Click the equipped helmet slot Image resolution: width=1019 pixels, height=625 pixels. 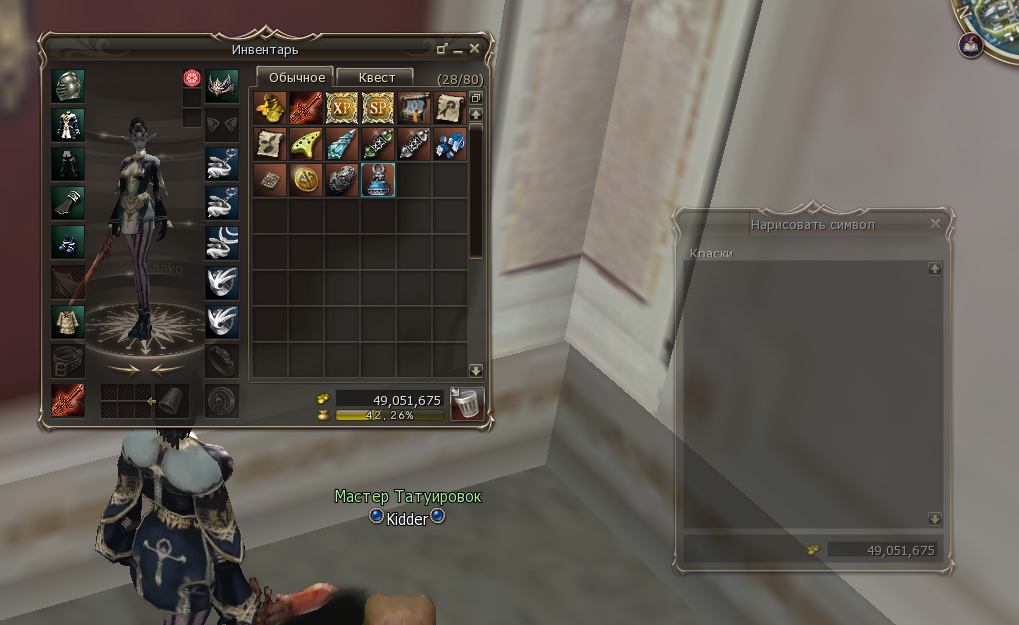[x=68, y=85]
